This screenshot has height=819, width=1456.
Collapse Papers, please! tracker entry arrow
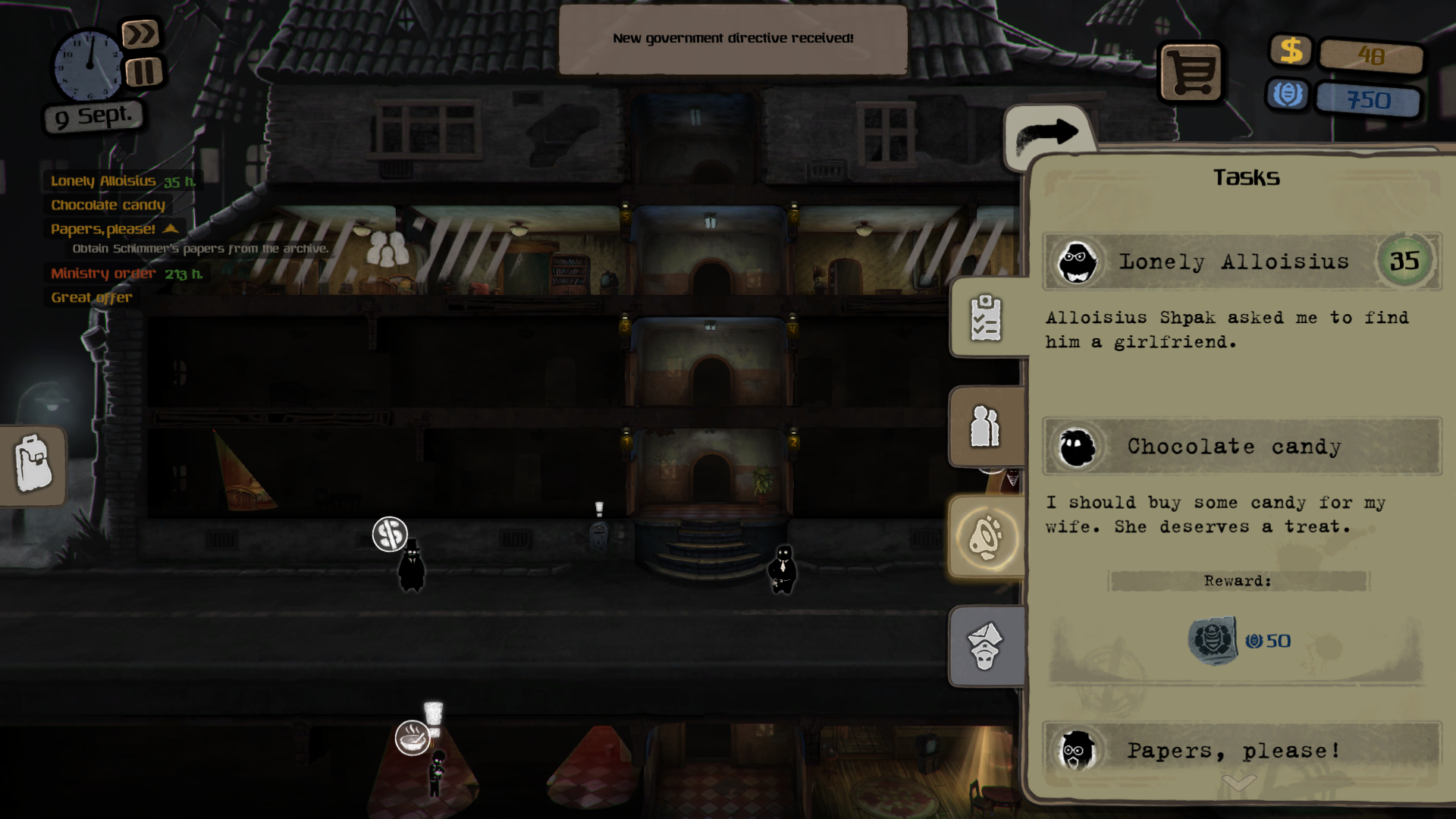coord(171,228)
